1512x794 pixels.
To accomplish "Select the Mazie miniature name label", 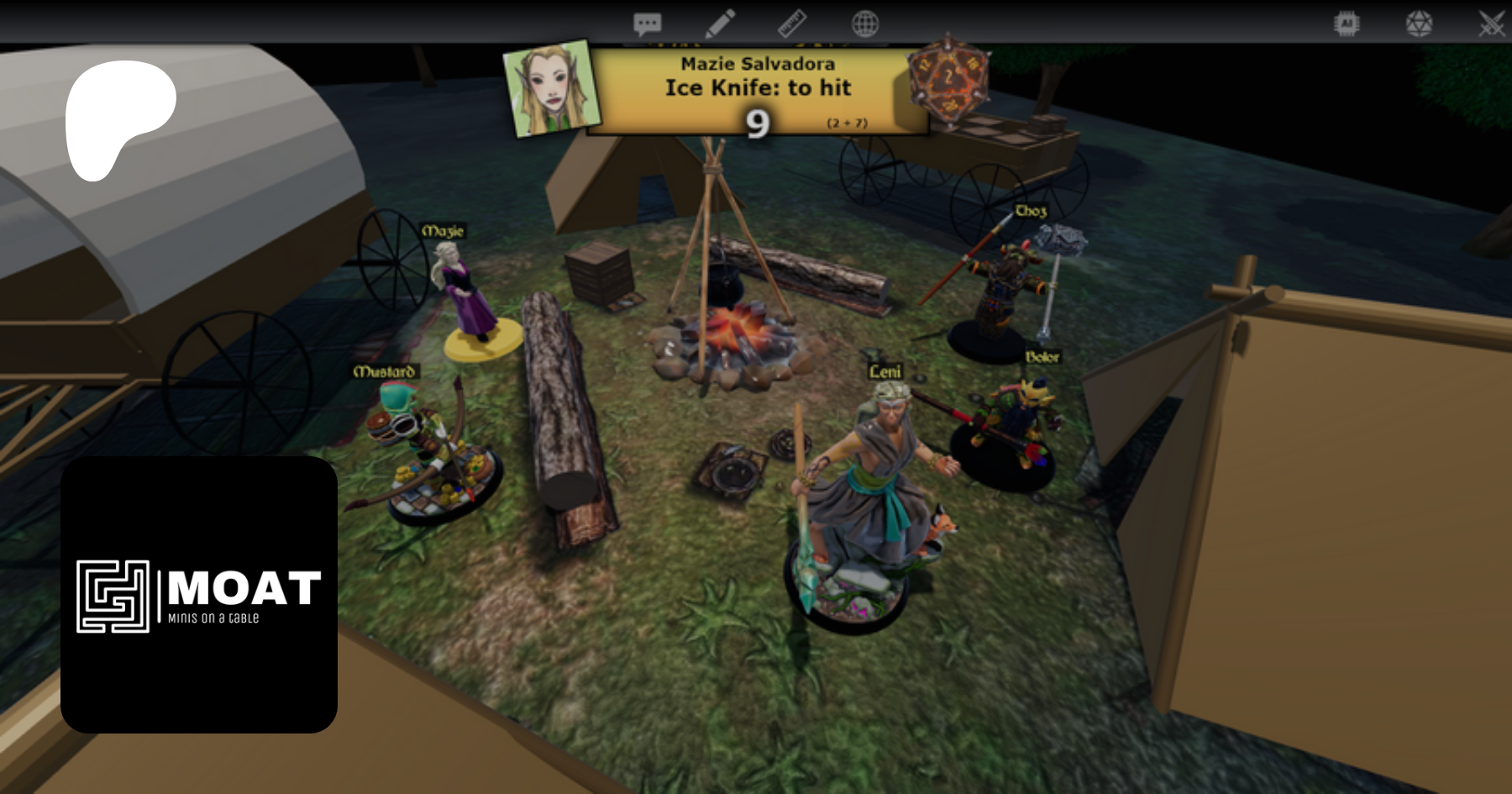I will pos(443,231).
